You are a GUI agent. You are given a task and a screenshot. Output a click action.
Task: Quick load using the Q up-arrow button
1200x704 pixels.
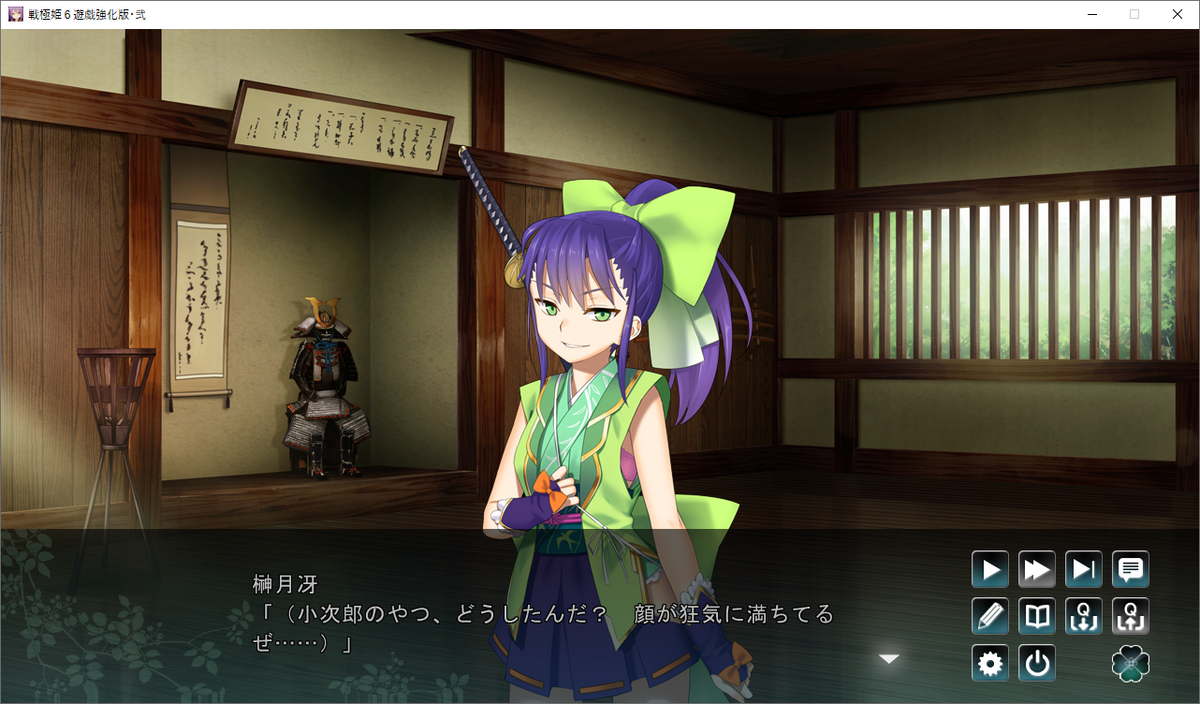click(1131, 616)
